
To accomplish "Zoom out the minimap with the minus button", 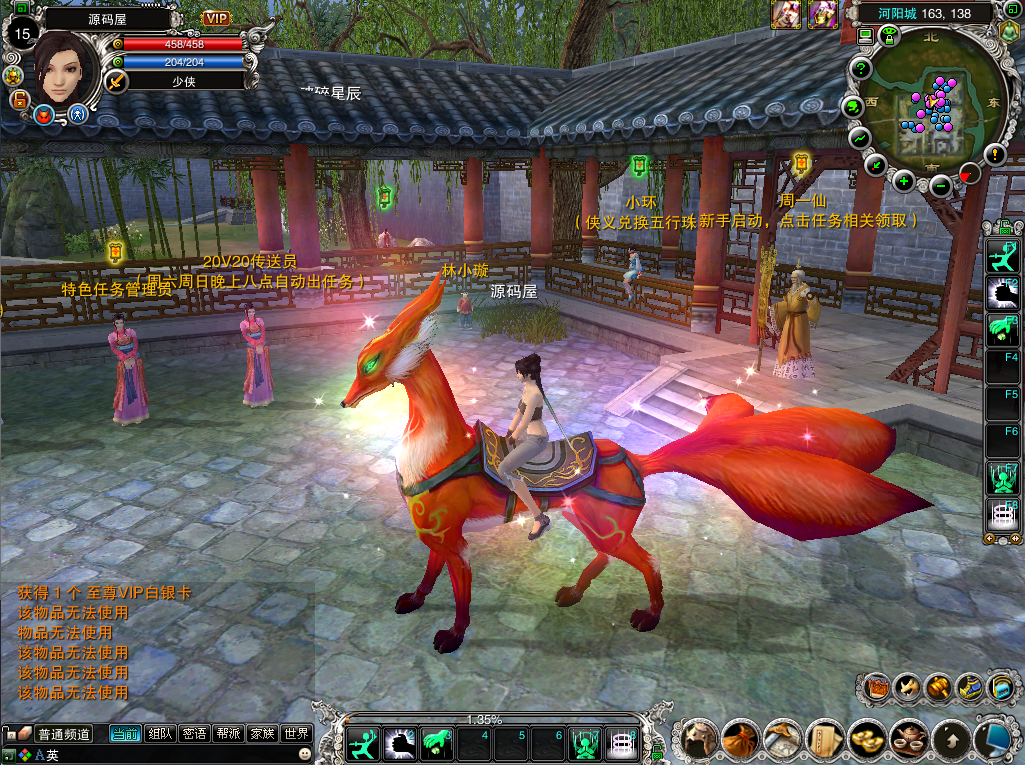I will [x=940, y=186].
